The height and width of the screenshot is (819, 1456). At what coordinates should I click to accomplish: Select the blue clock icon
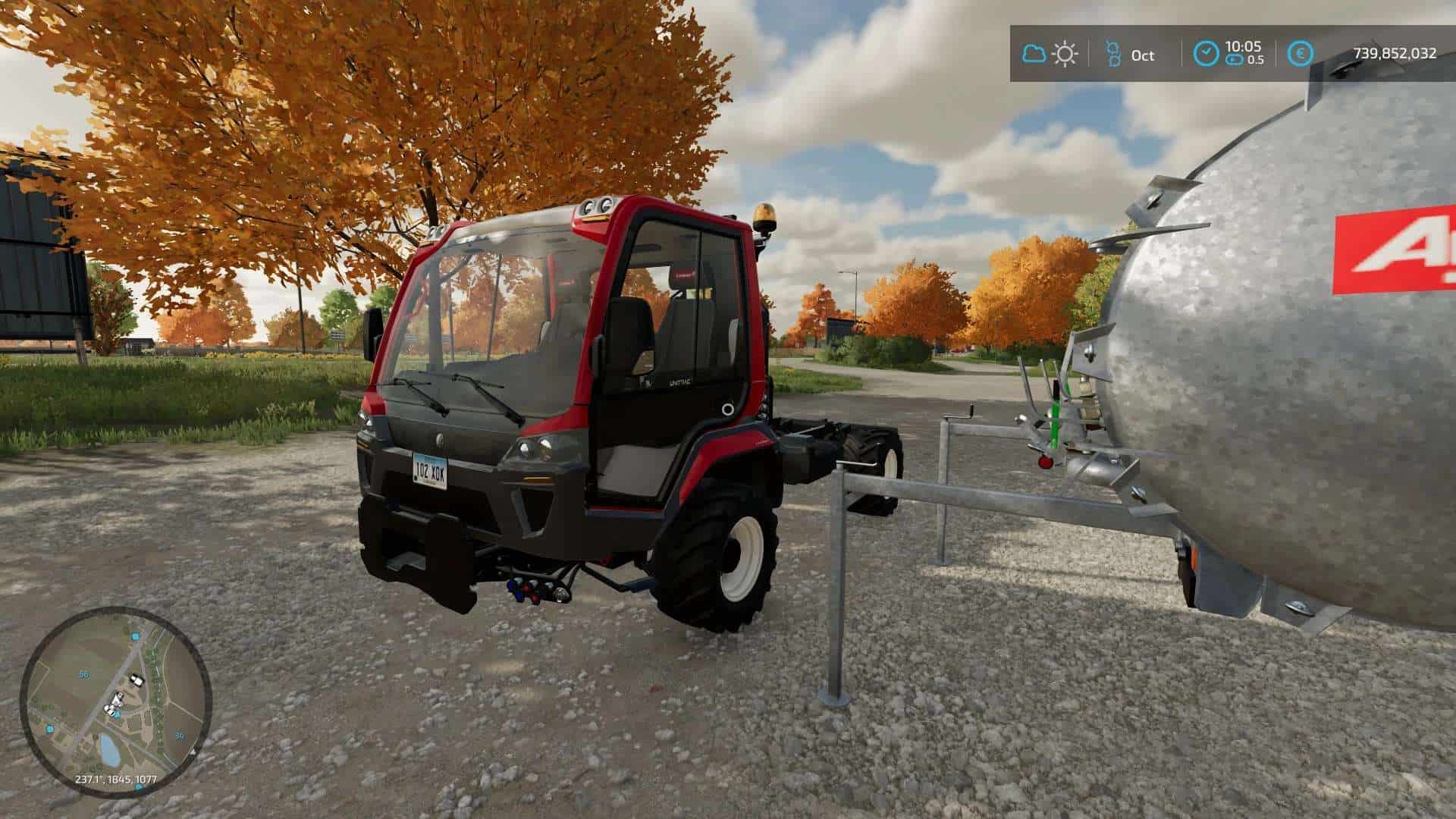1207,54
